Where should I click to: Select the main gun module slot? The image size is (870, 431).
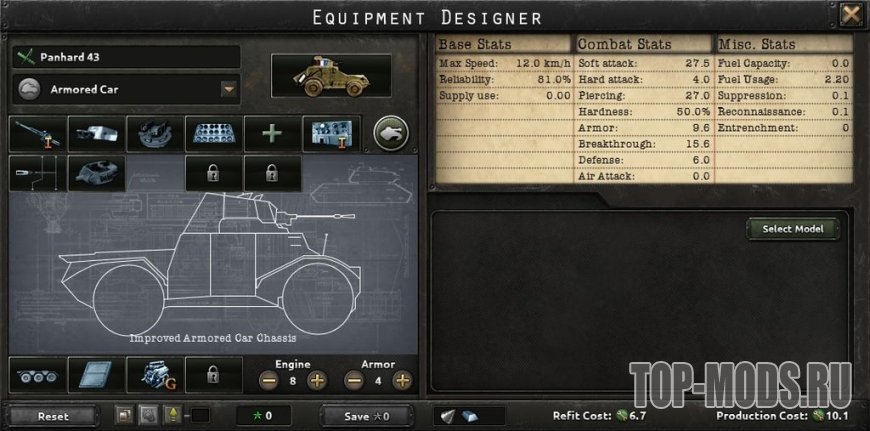pyautogui.click(x=37, y=134)
